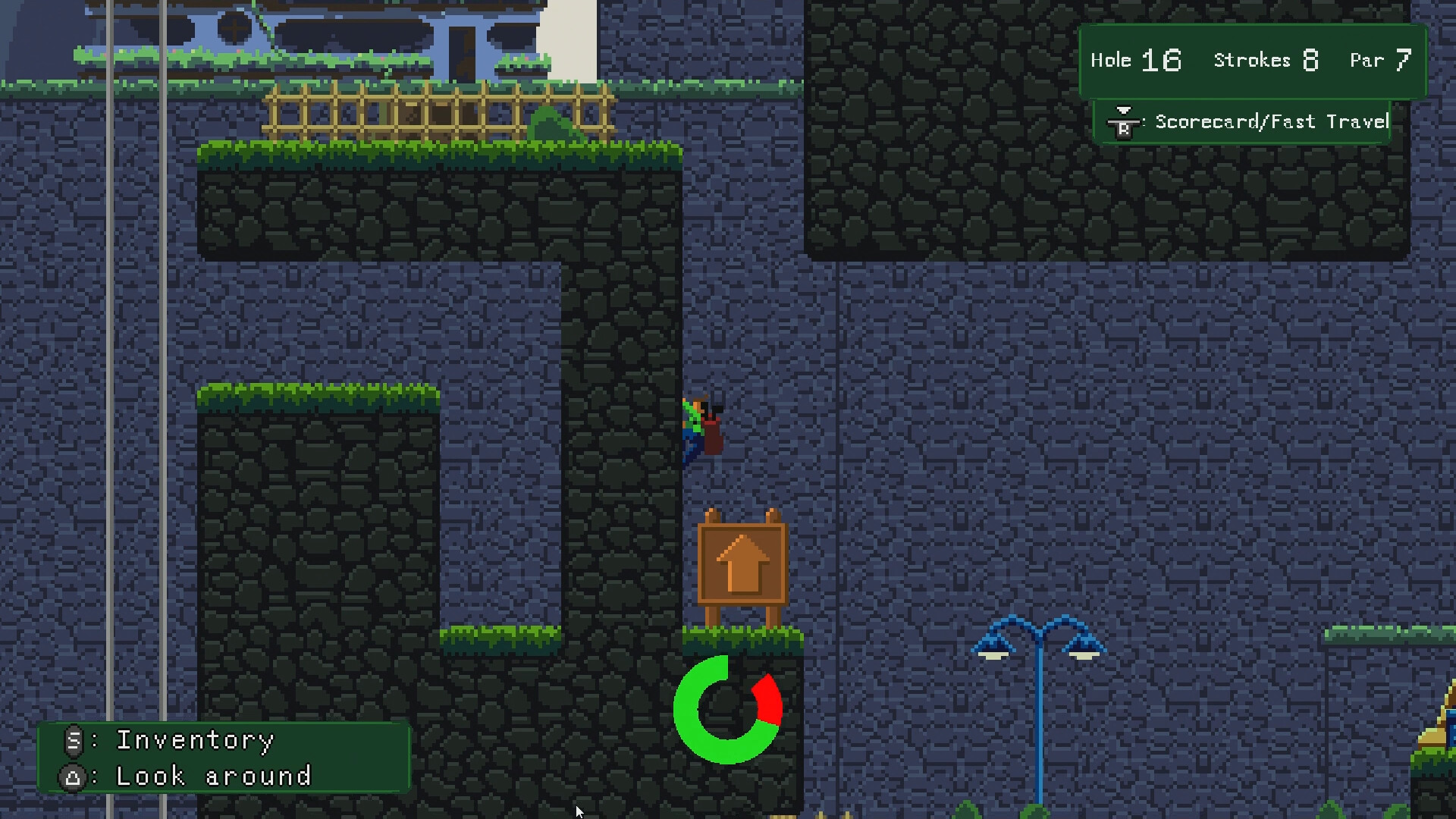Expand the top HUD scoreboard panel
Image resolution: width=1456 pixels, height=819 pixels.
[1251, 60]
